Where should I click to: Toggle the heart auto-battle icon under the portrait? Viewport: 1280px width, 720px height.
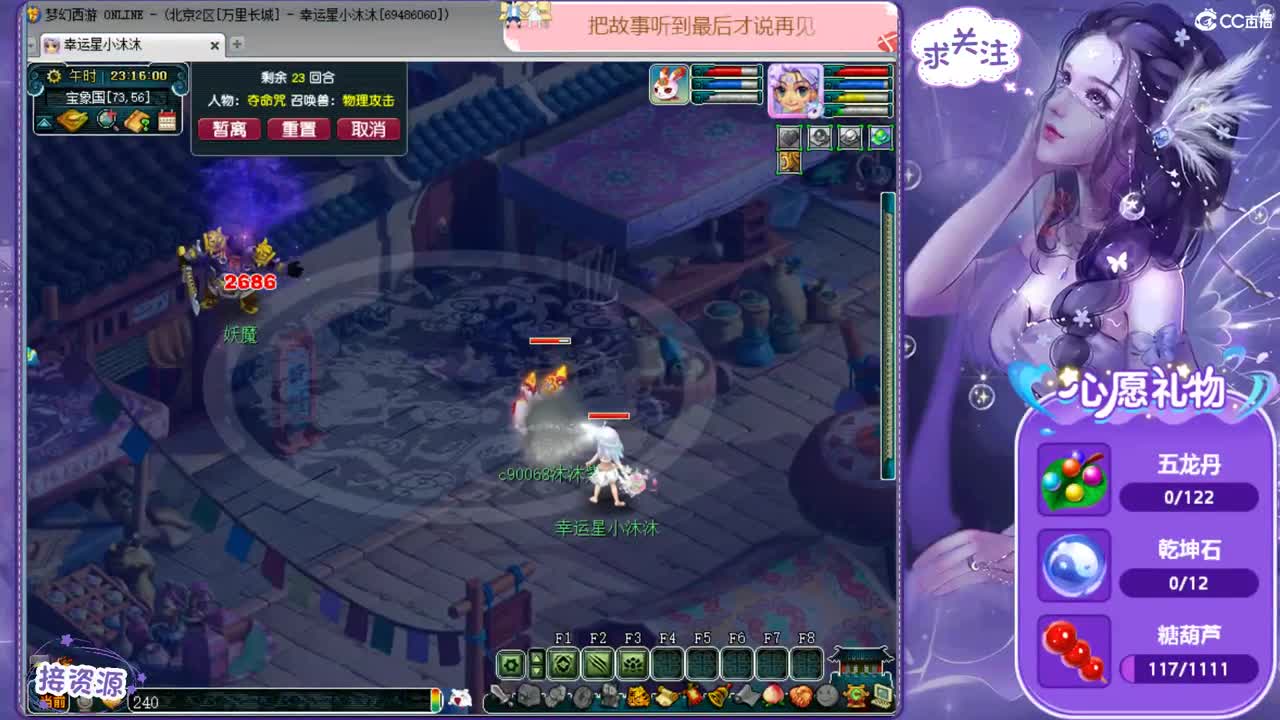[x=789, y=137]
